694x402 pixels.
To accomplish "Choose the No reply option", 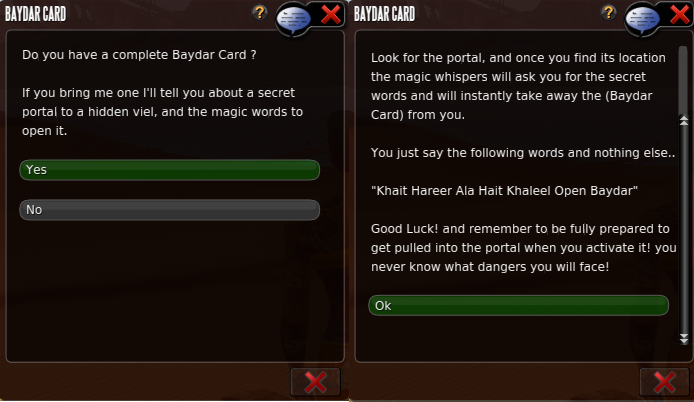I will click(x=169, y=210).
